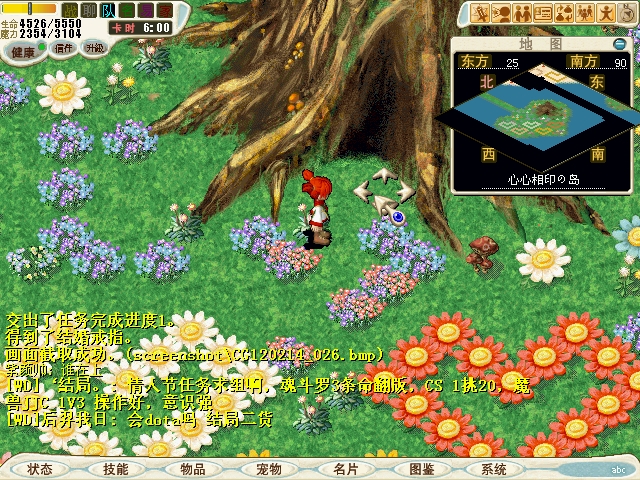This screenshot has width=640, height=480.
Task: Click the 健康 health button
Action: [x=23, y=51]
